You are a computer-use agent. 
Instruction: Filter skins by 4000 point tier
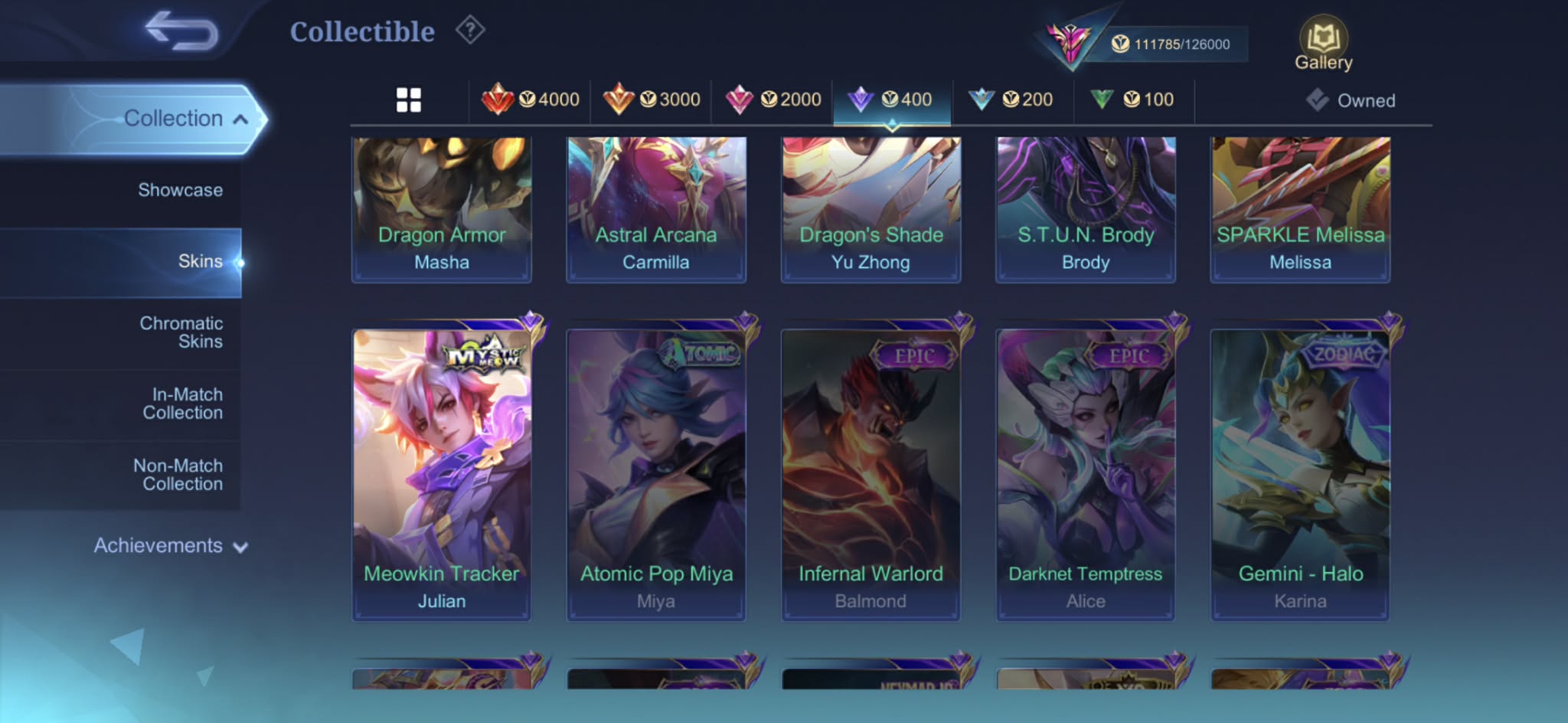click(530, 100)
